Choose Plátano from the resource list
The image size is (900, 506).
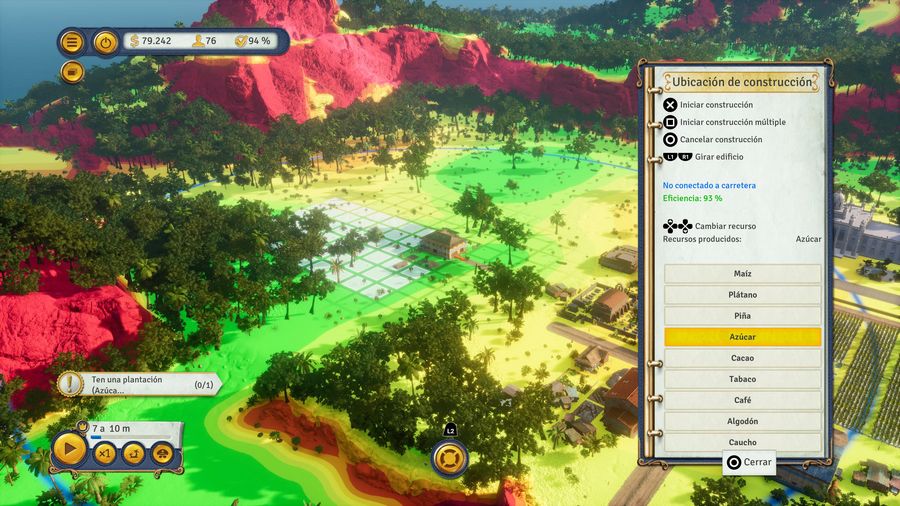(742, 295)
